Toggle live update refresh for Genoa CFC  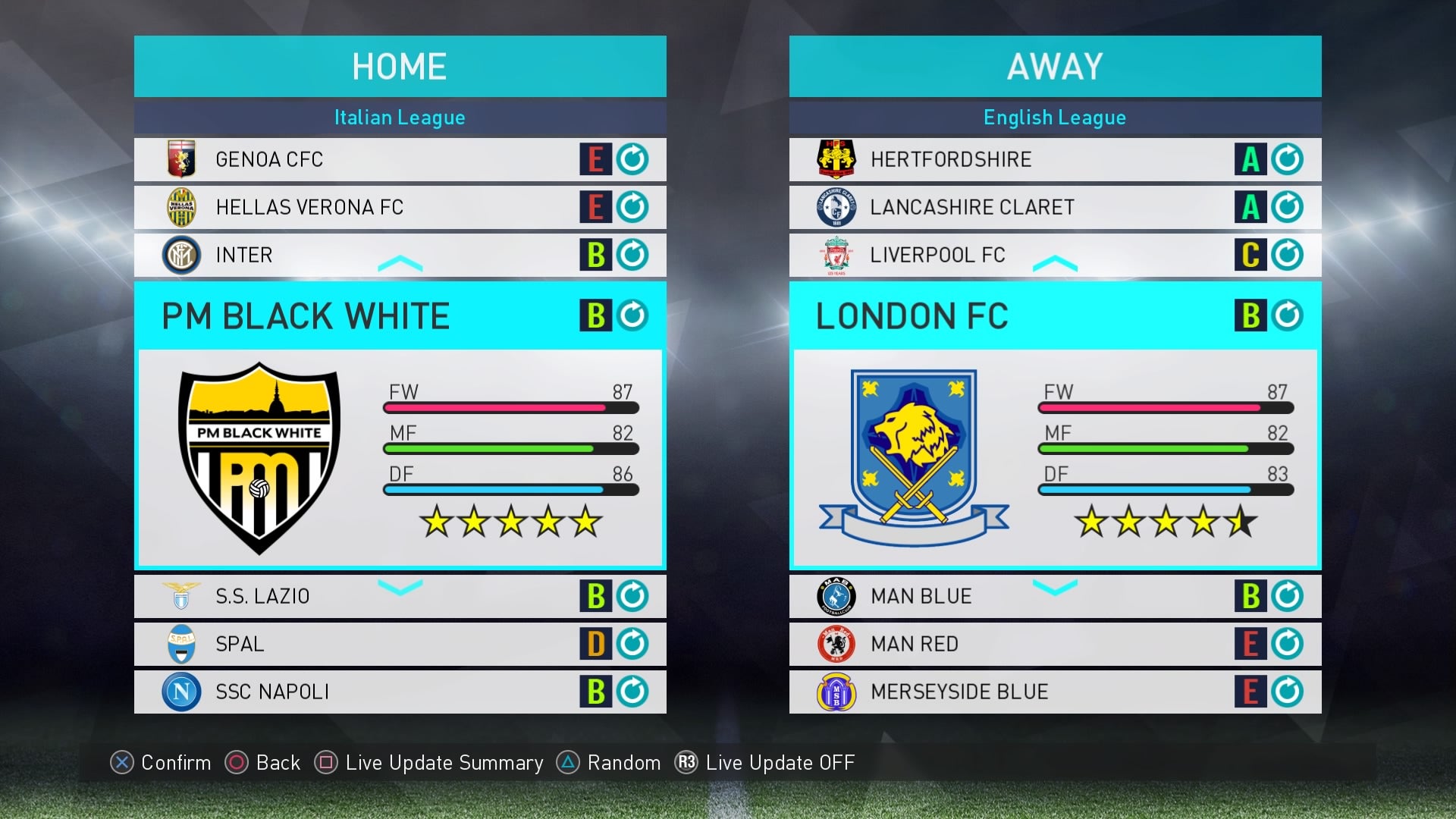pos(634,159)
